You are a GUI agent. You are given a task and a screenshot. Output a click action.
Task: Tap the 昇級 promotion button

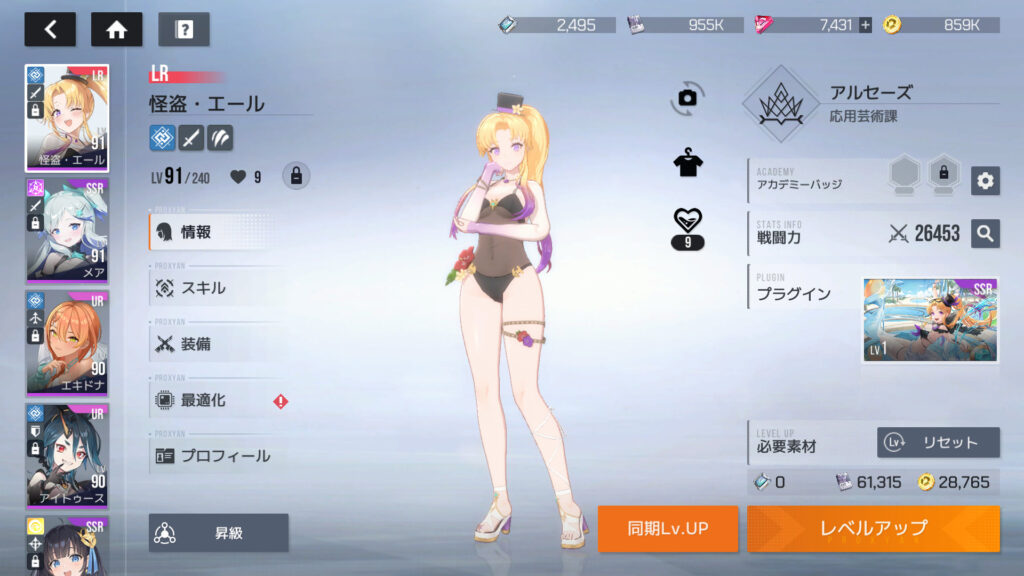click(219, 533)
